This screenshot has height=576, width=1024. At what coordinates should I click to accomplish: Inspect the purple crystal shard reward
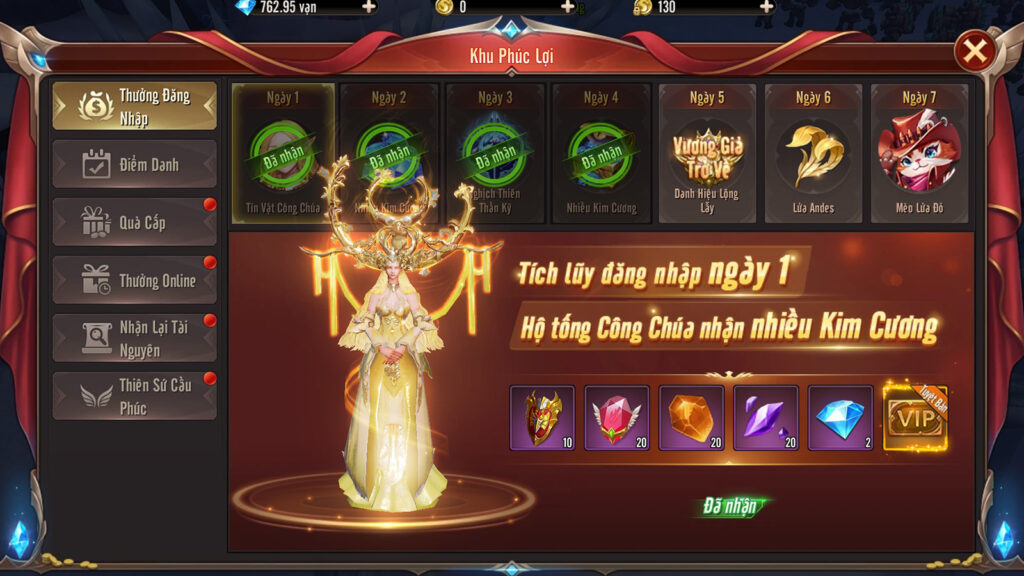pyautogui.click(x=766, y=418)
